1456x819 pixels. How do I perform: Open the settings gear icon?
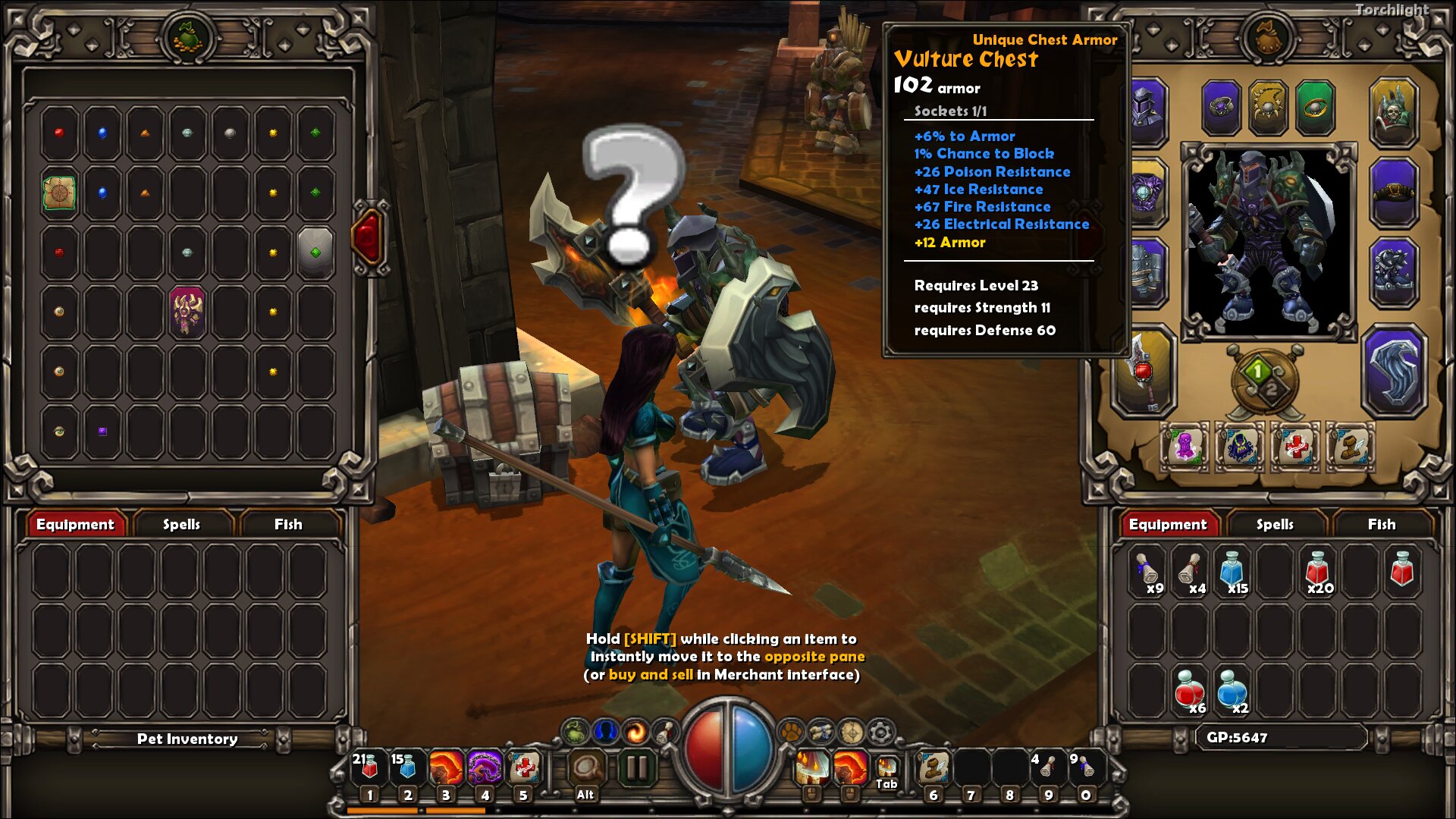880,733
